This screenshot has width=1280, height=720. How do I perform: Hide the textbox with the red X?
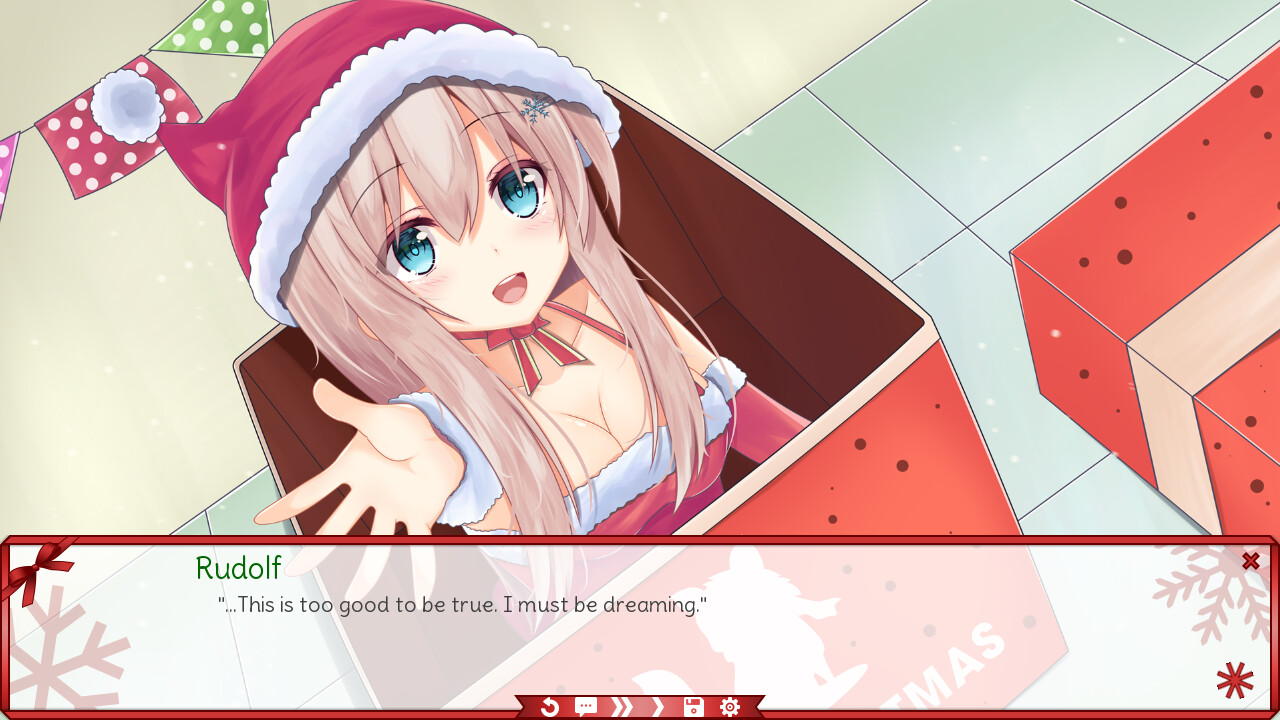[1250, 561]
